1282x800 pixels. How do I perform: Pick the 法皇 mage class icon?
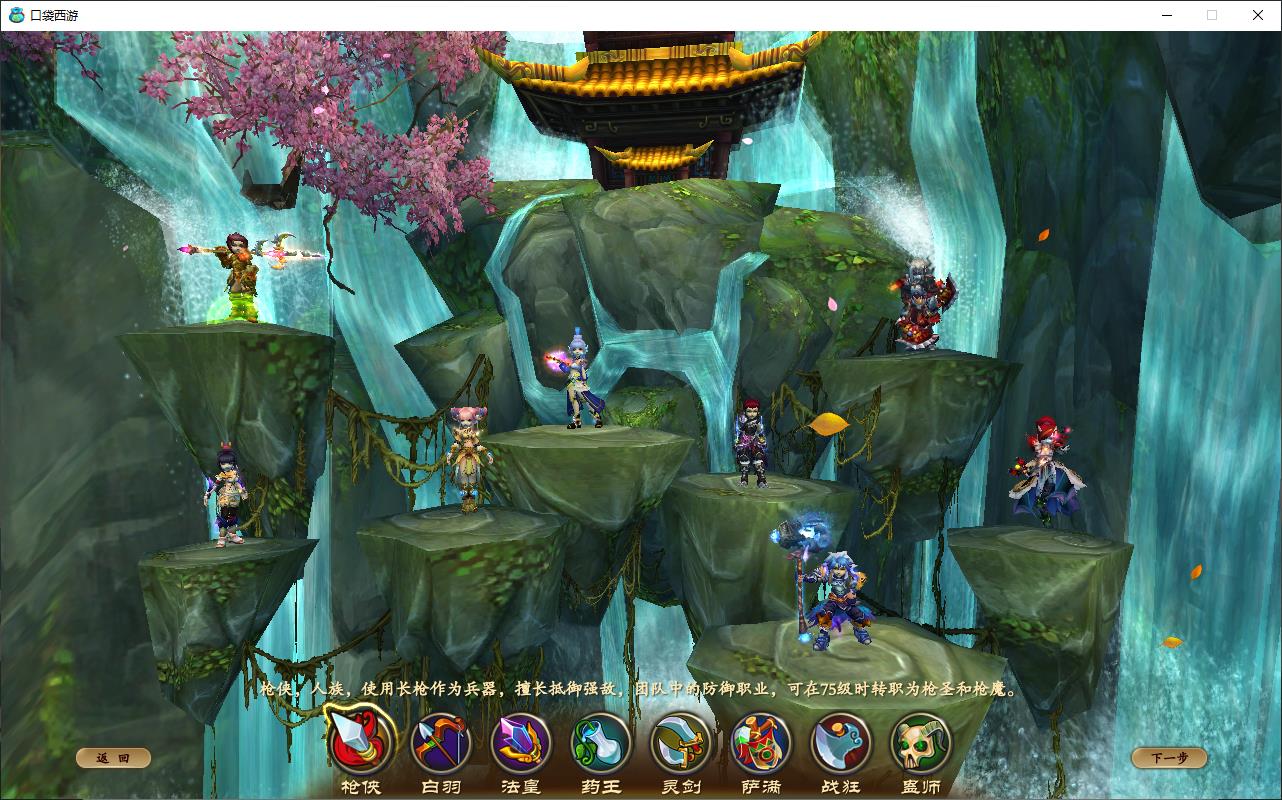[521, 743]
